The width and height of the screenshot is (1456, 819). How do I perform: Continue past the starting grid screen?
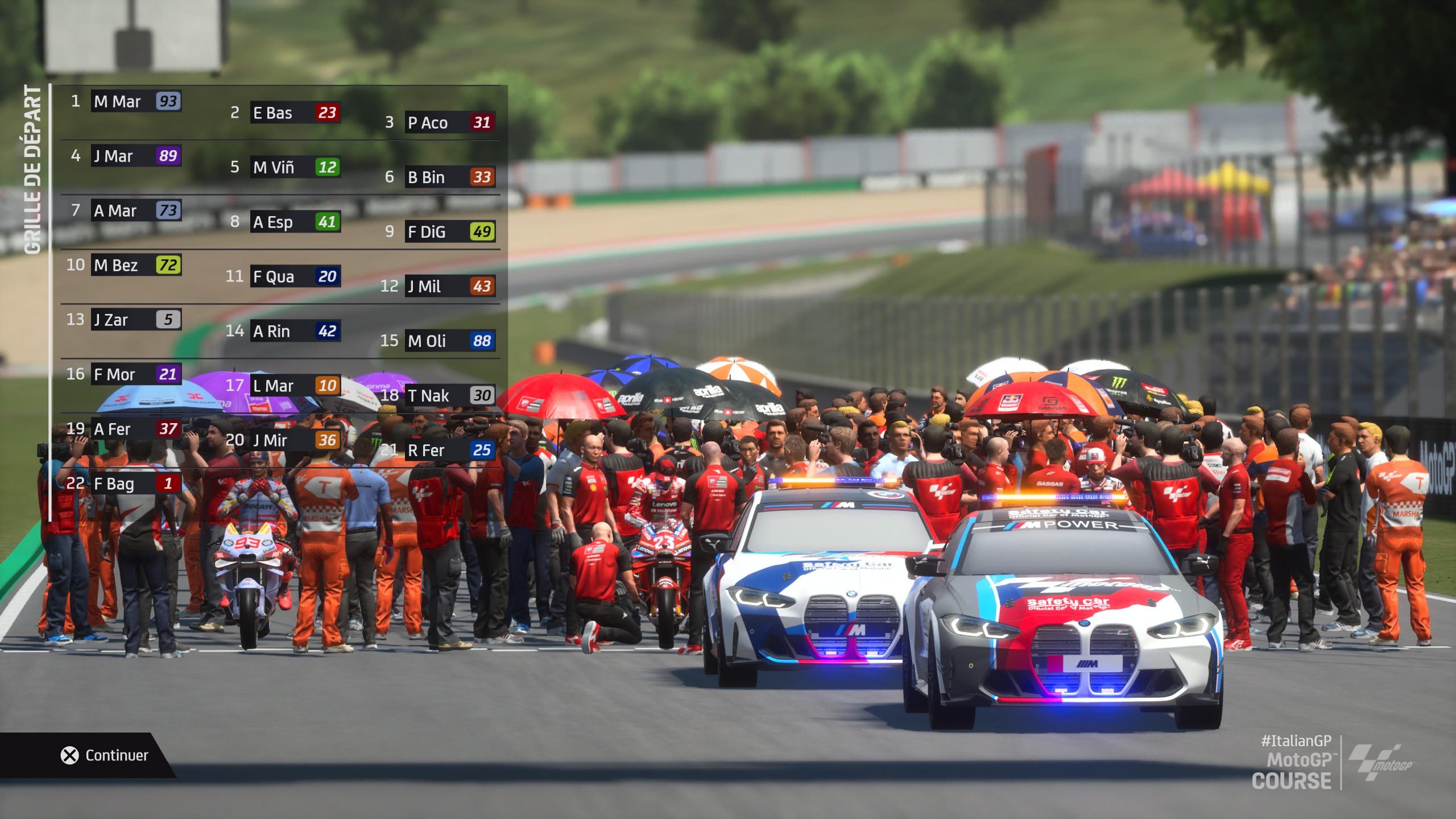click(x=105, y=755)
